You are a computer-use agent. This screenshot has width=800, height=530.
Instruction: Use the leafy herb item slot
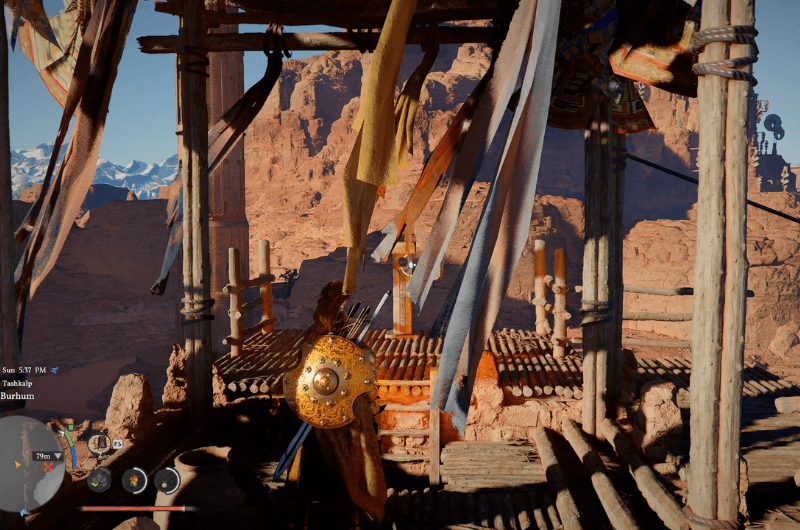pos(99,479)
